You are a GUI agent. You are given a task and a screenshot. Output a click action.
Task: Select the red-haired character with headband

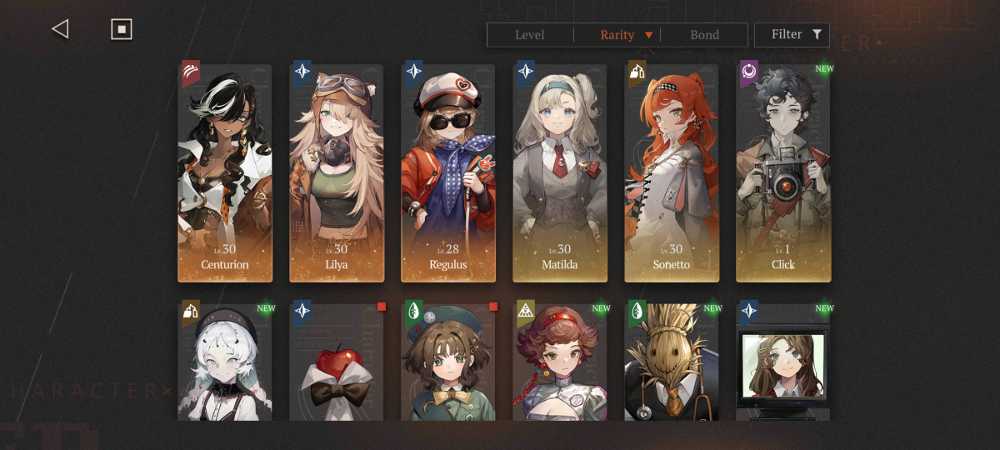560,362
